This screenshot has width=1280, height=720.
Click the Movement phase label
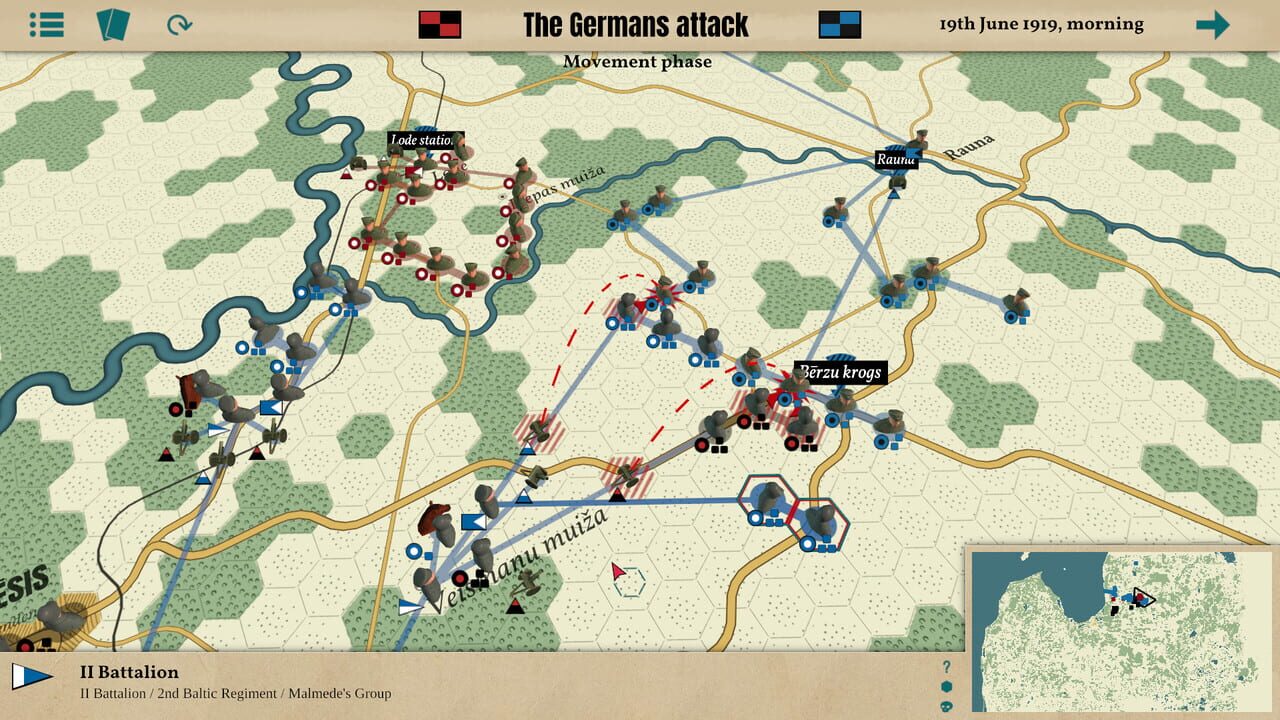(x=638, y=61)
